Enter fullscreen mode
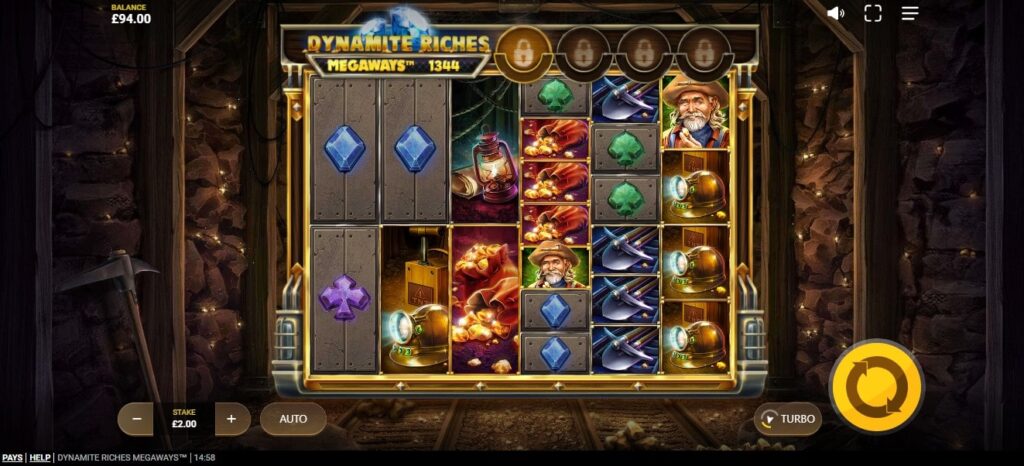1024x466 pixels. tap(873, 13)
